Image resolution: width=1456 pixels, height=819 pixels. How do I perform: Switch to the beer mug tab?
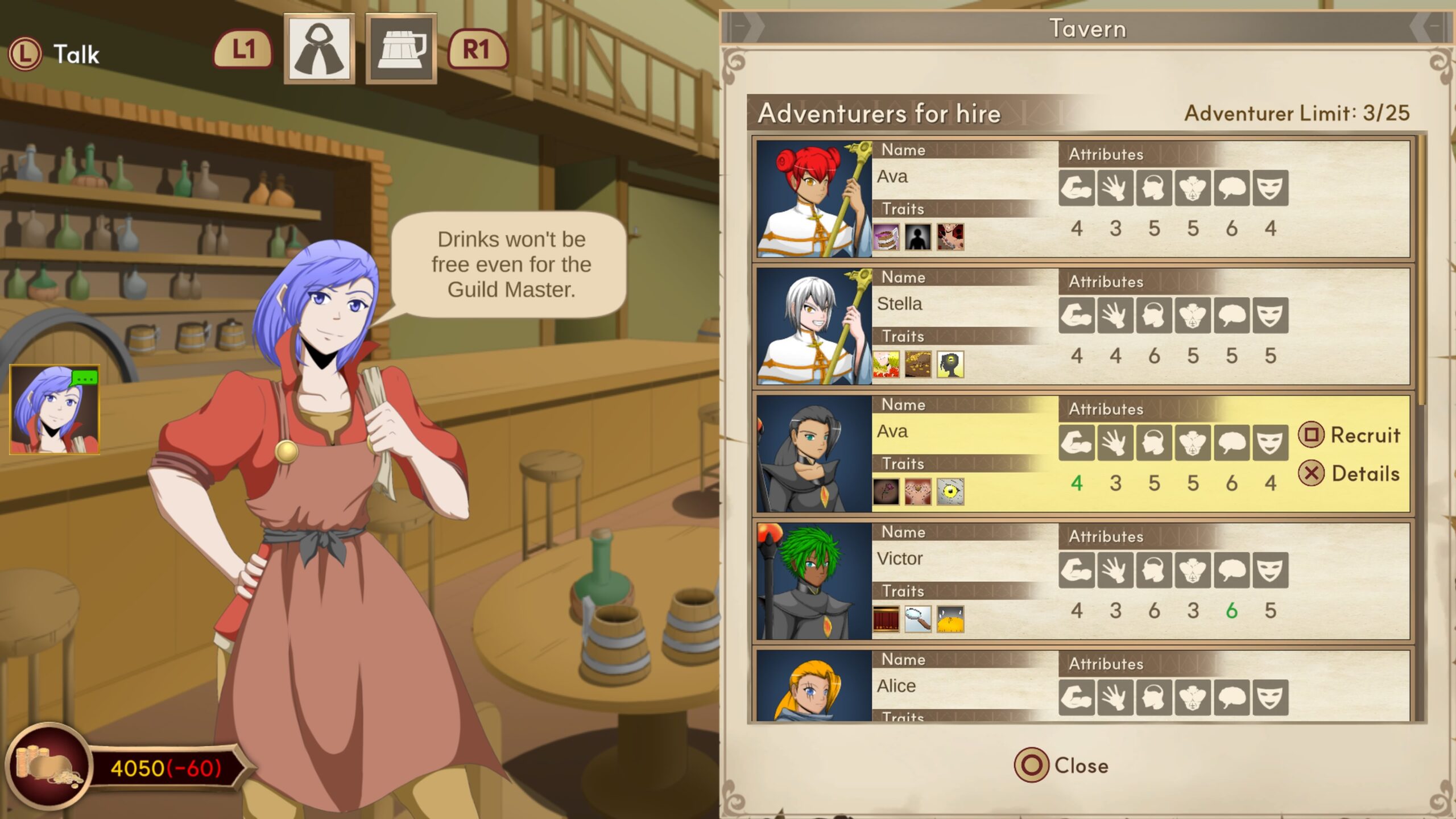coord(401,49)
